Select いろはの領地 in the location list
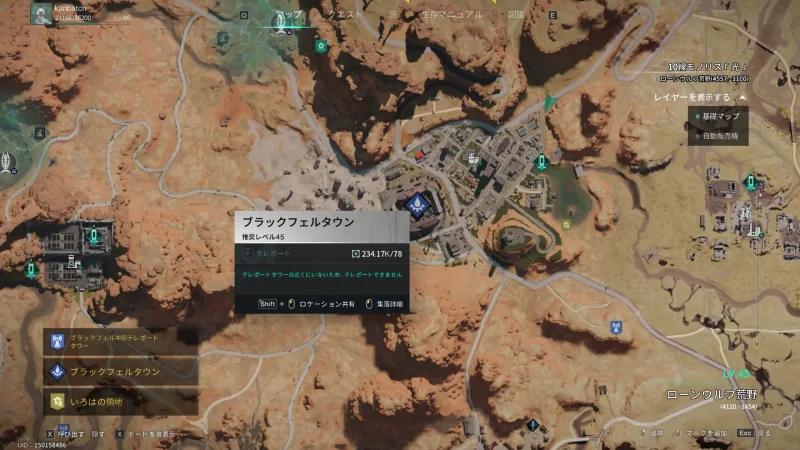 tap(118, 401)
